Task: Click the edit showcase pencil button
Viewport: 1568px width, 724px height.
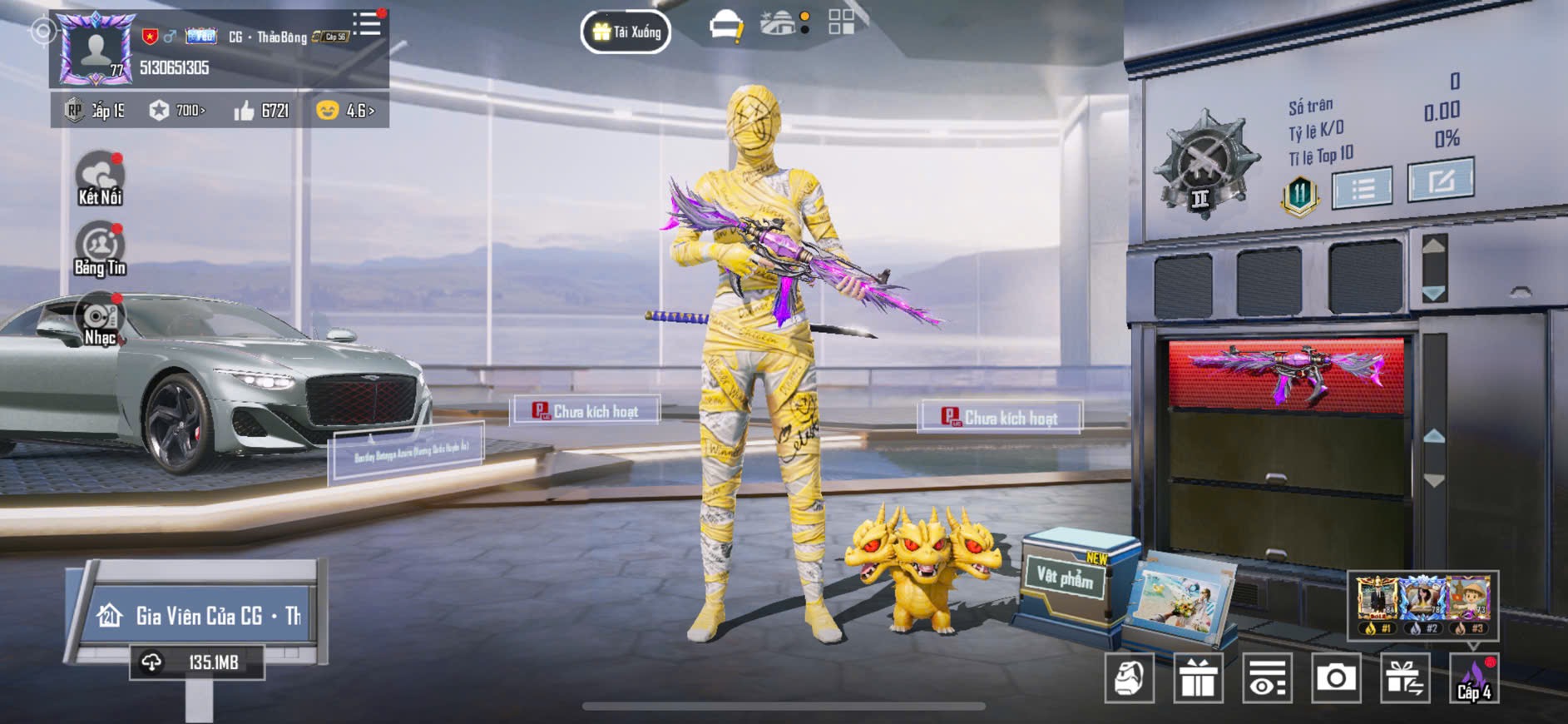Action: click(1440, 181)
